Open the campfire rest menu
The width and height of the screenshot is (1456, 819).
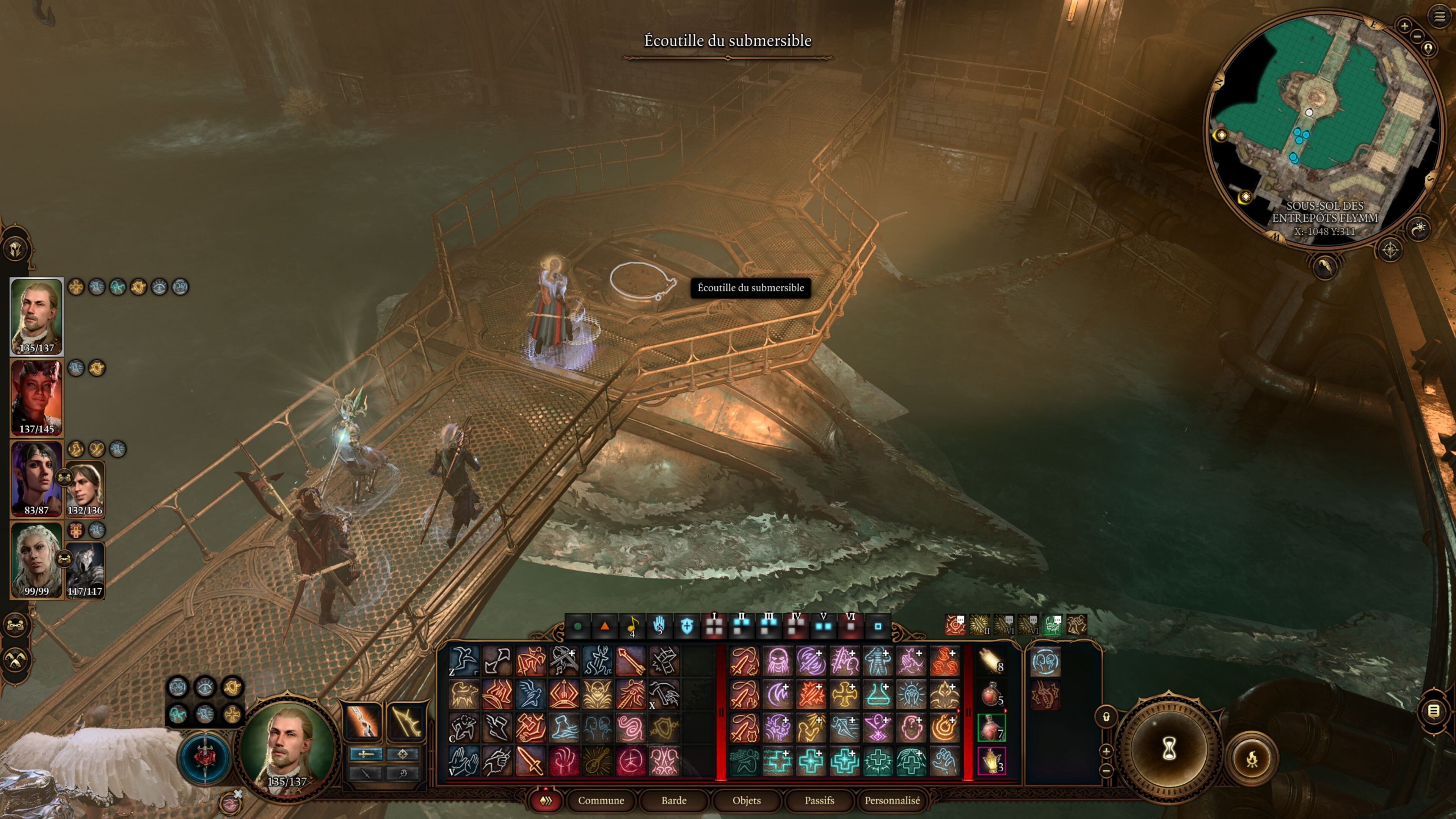point(1251,759)
